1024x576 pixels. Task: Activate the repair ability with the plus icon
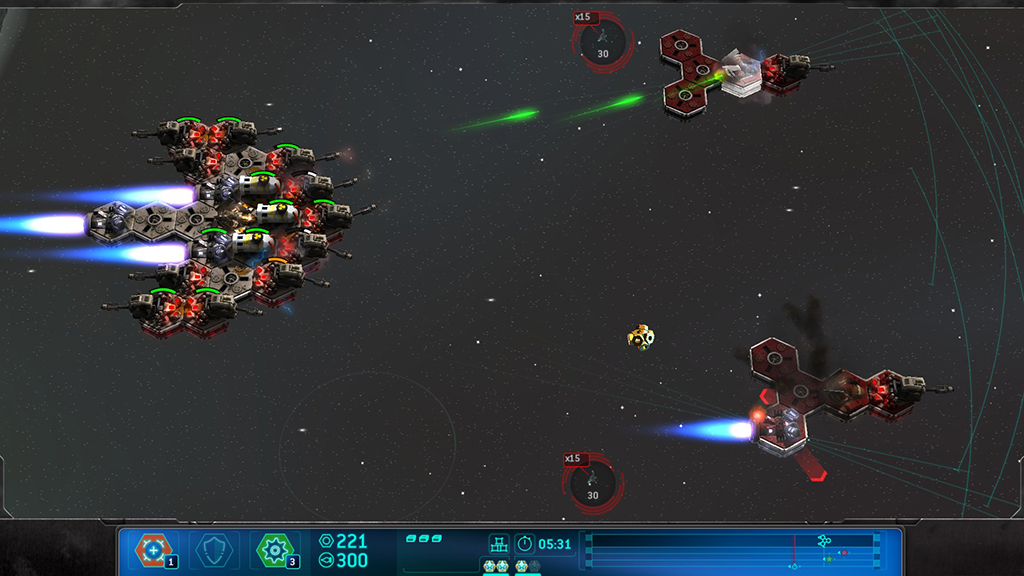pyautogui.click(x=153, y=549)
